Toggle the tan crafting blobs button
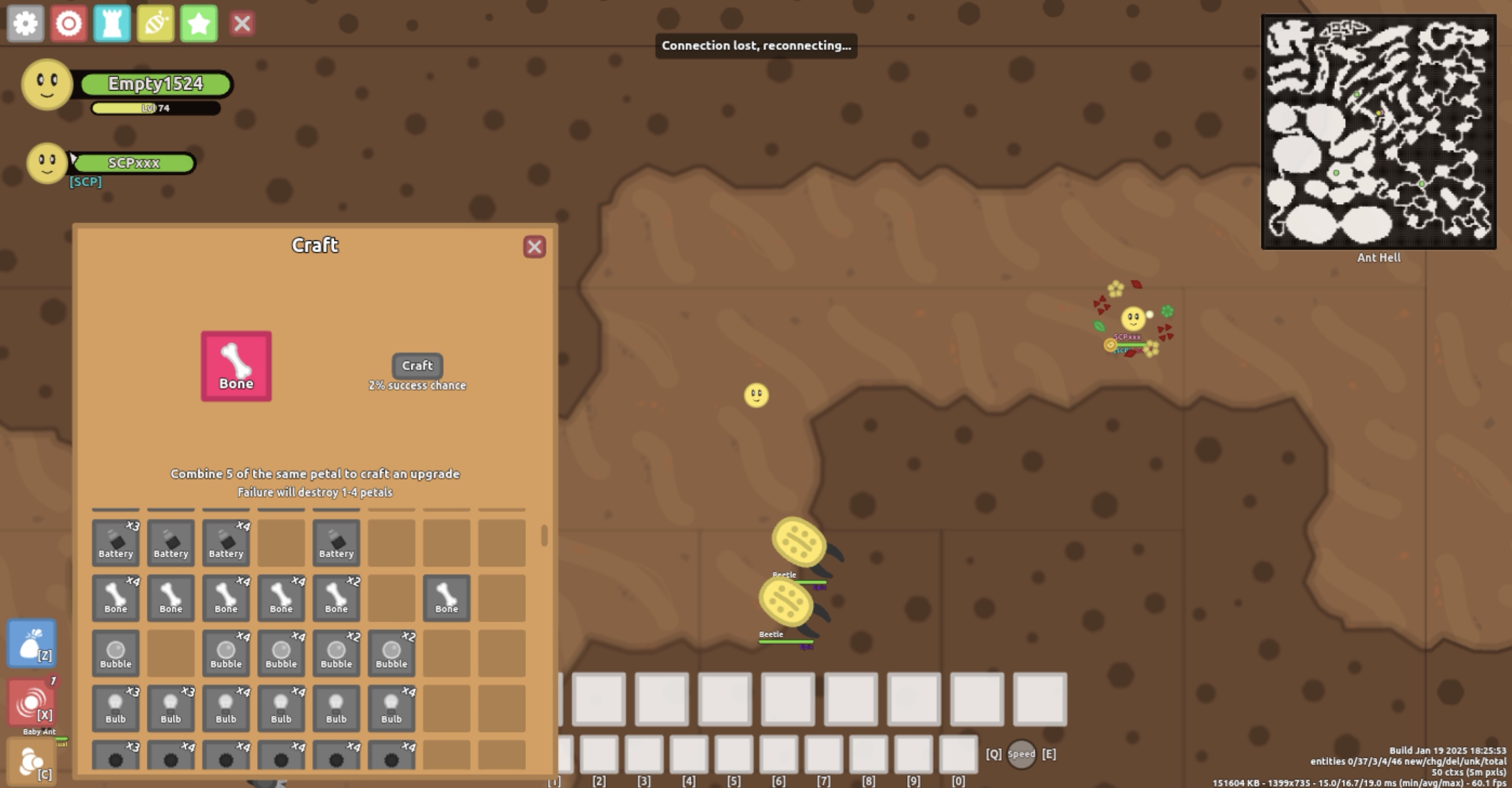Viewport: 1512px width, 788px height. click(x=32, y=762)
